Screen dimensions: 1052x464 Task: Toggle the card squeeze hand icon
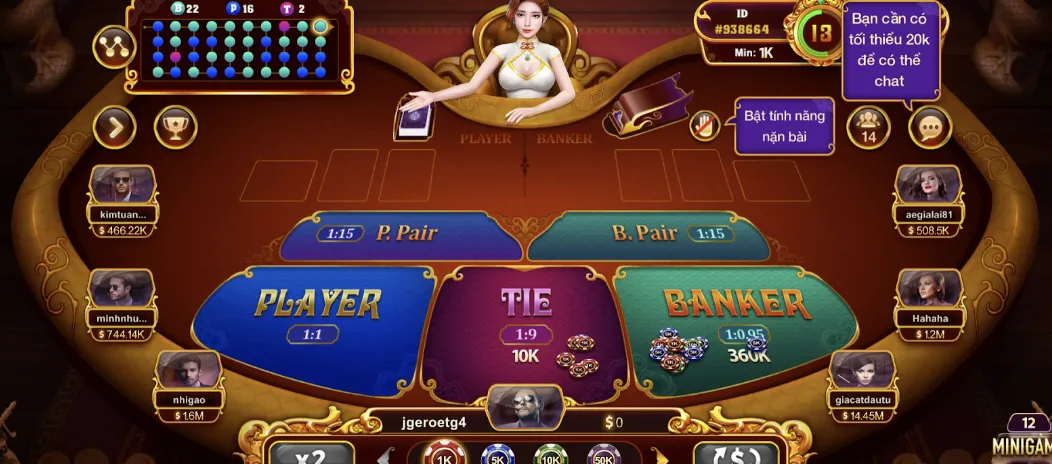click(x=707, y=126)
